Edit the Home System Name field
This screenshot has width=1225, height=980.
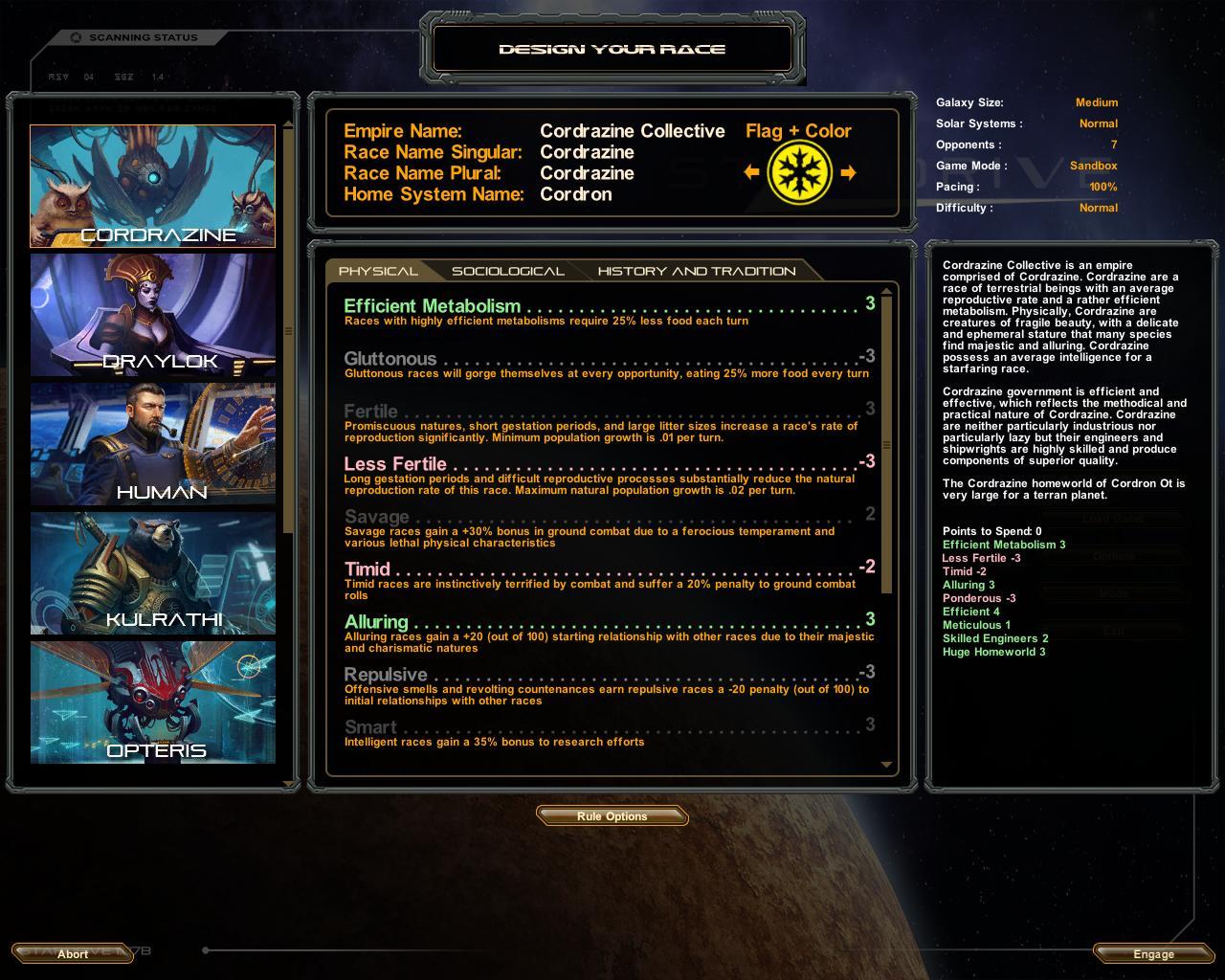click(x=576, y=194)
